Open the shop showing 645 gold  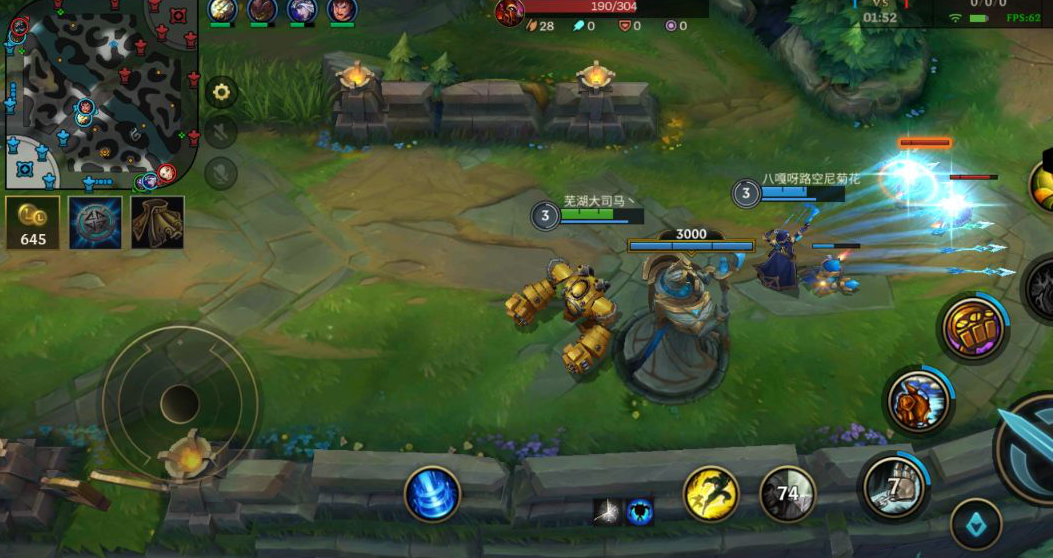[x=33, y=222]
